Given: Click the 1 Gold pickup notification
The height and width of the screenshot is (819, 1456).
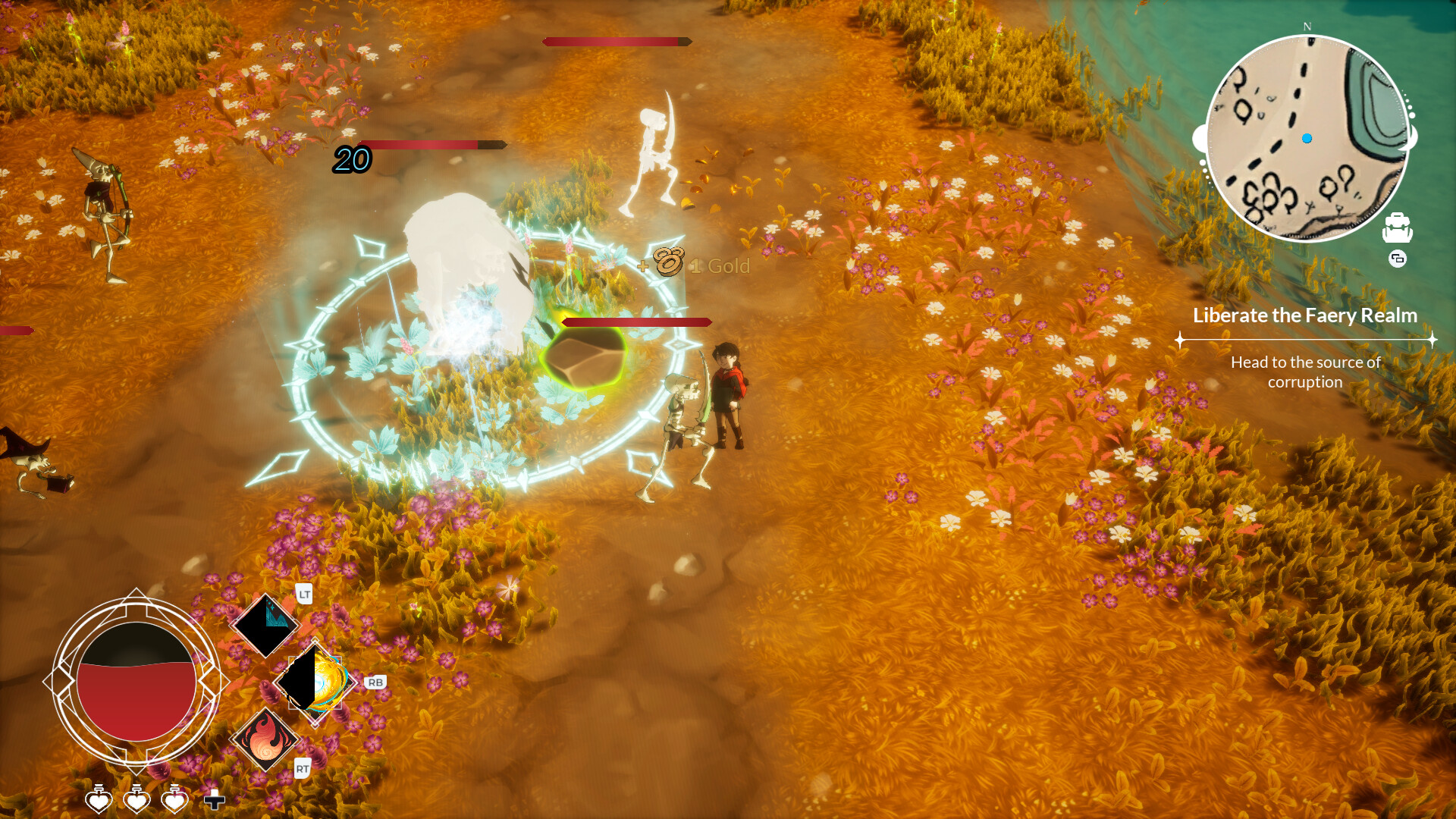Looking at the screenshot, I should coord(719,265).
